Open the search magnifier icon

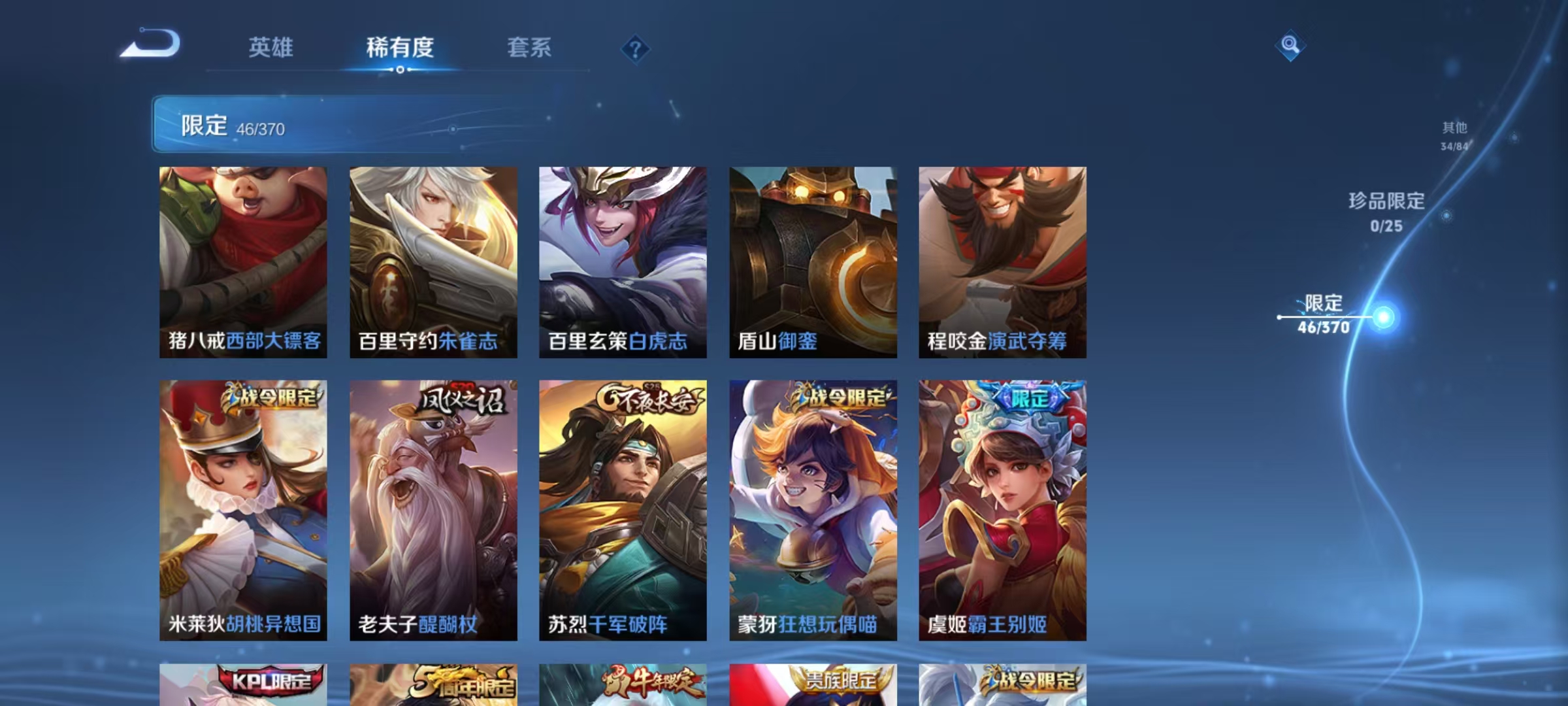pos(1289,47)
